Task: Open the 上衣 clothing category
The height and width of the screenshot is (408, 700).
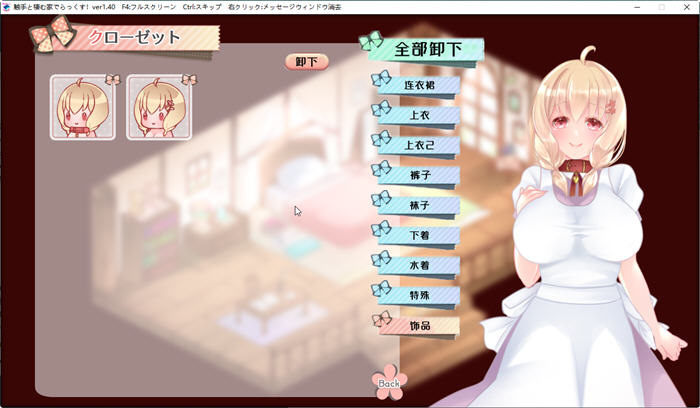Action: pos(420,116)
